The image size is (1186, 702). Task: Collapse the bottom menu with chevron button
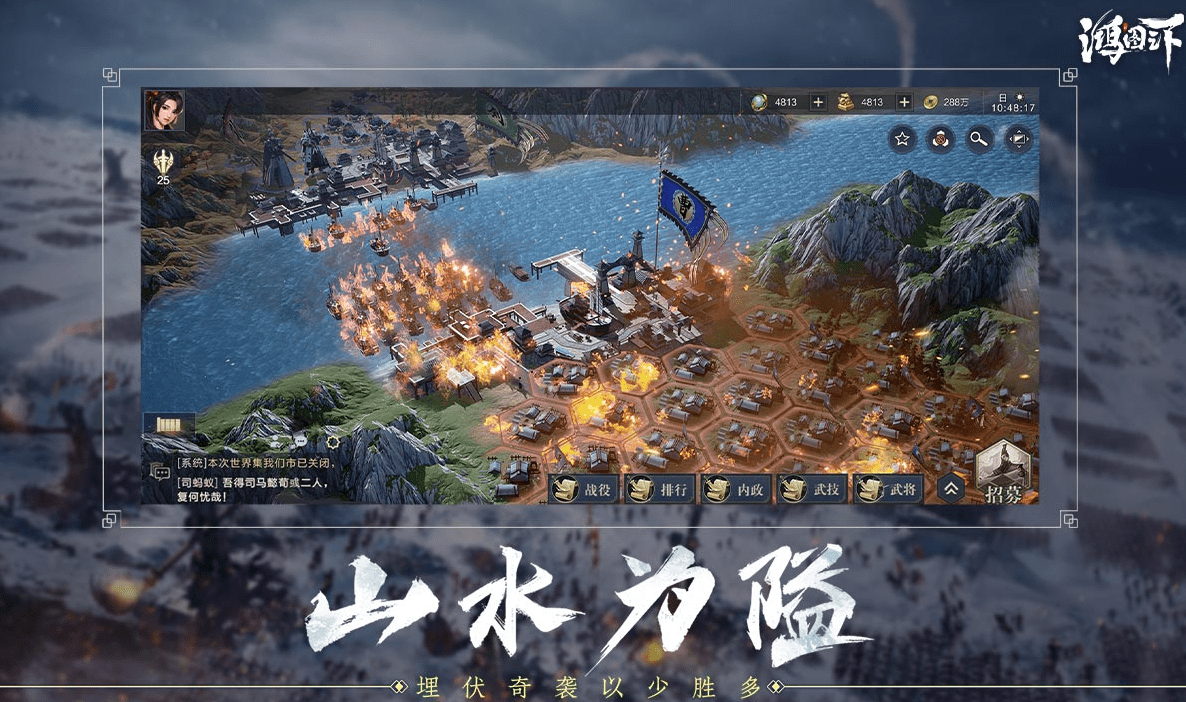point(951,488)
